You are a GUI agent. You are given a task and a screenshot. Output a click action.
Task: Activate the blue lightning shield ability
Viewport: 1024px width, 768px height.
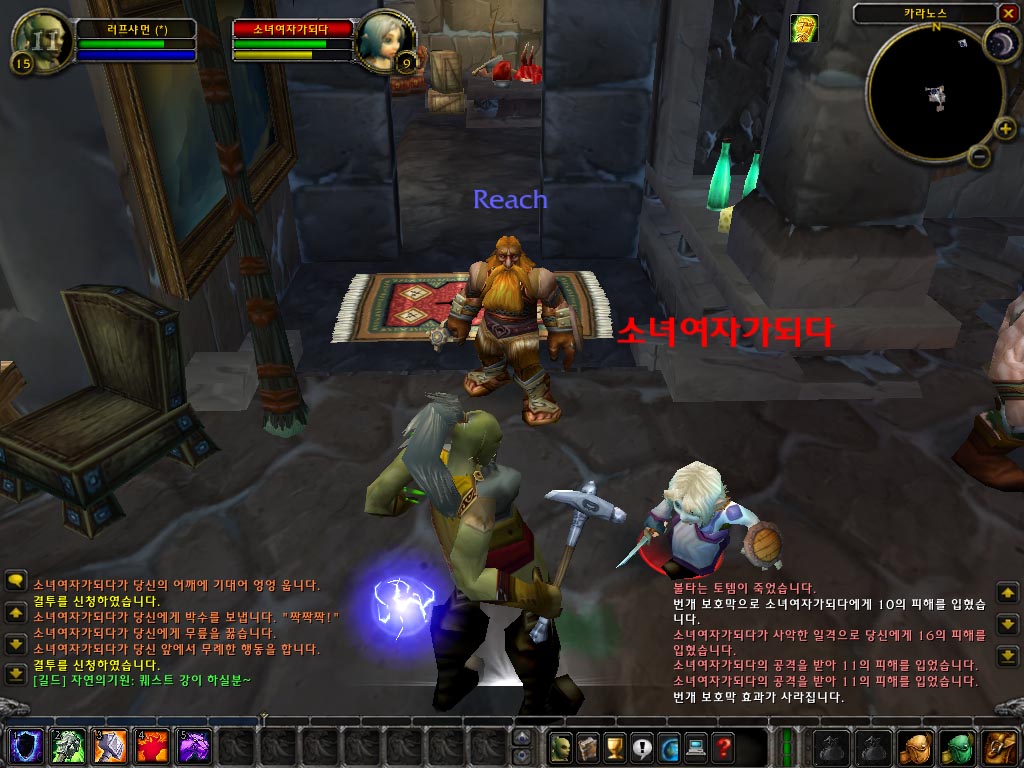[x=23, y=746]
